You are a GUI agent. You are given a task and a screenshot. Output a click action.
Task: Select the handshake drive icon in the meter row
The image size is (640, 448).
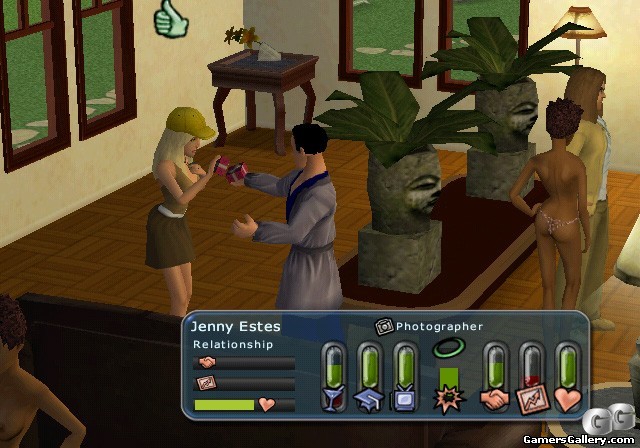(494, 398)
